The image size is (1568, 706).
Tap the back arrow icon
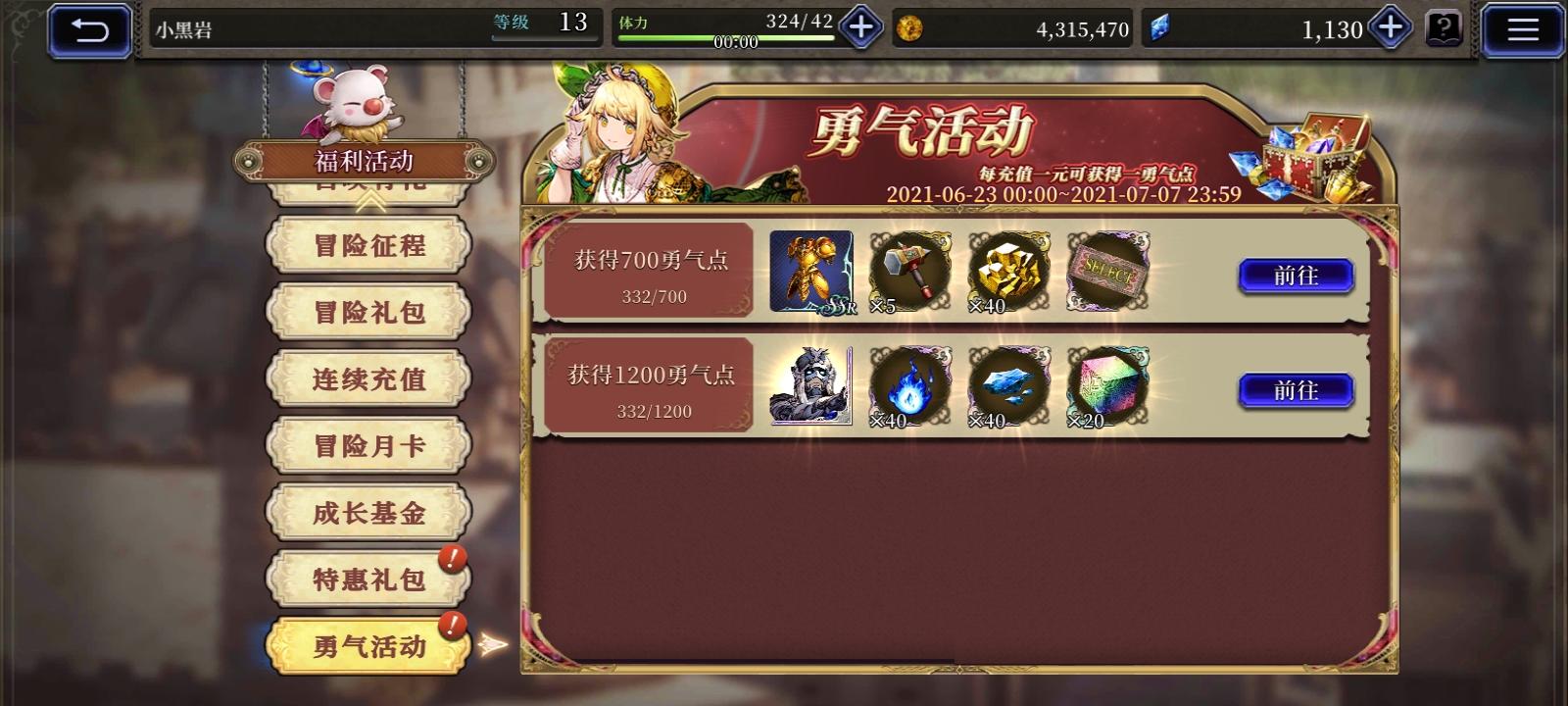click(89, 28)
